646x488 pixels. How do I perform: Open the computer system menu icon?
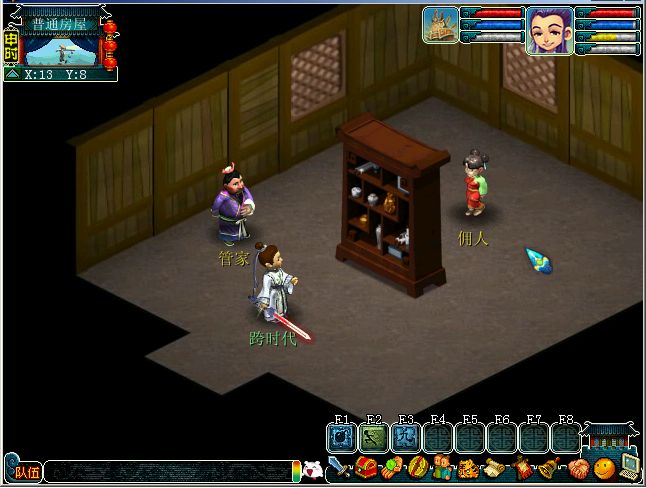629,465
